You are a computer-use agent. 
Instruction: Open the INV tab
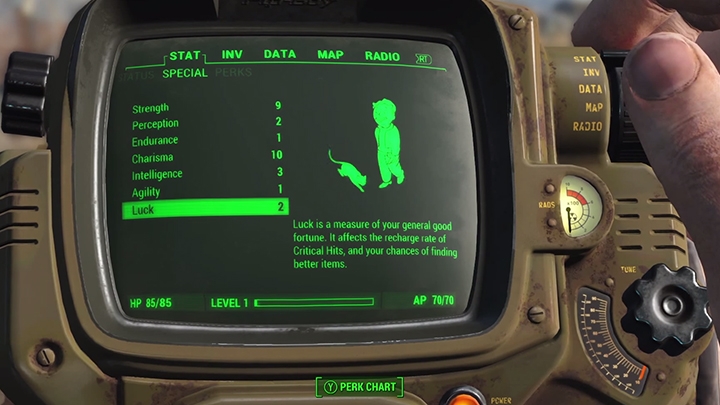(232, 55)
